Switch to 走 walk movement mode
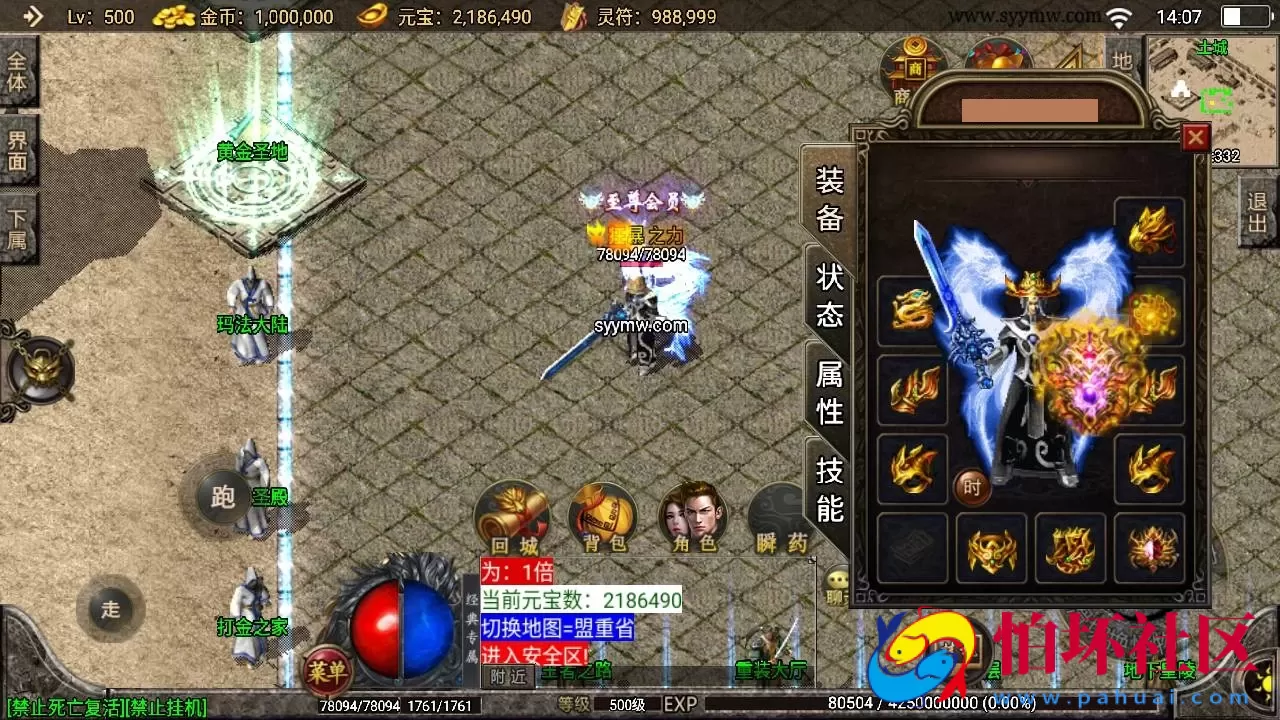Viewport: 1280px width, 720px height. click(113, 609)
